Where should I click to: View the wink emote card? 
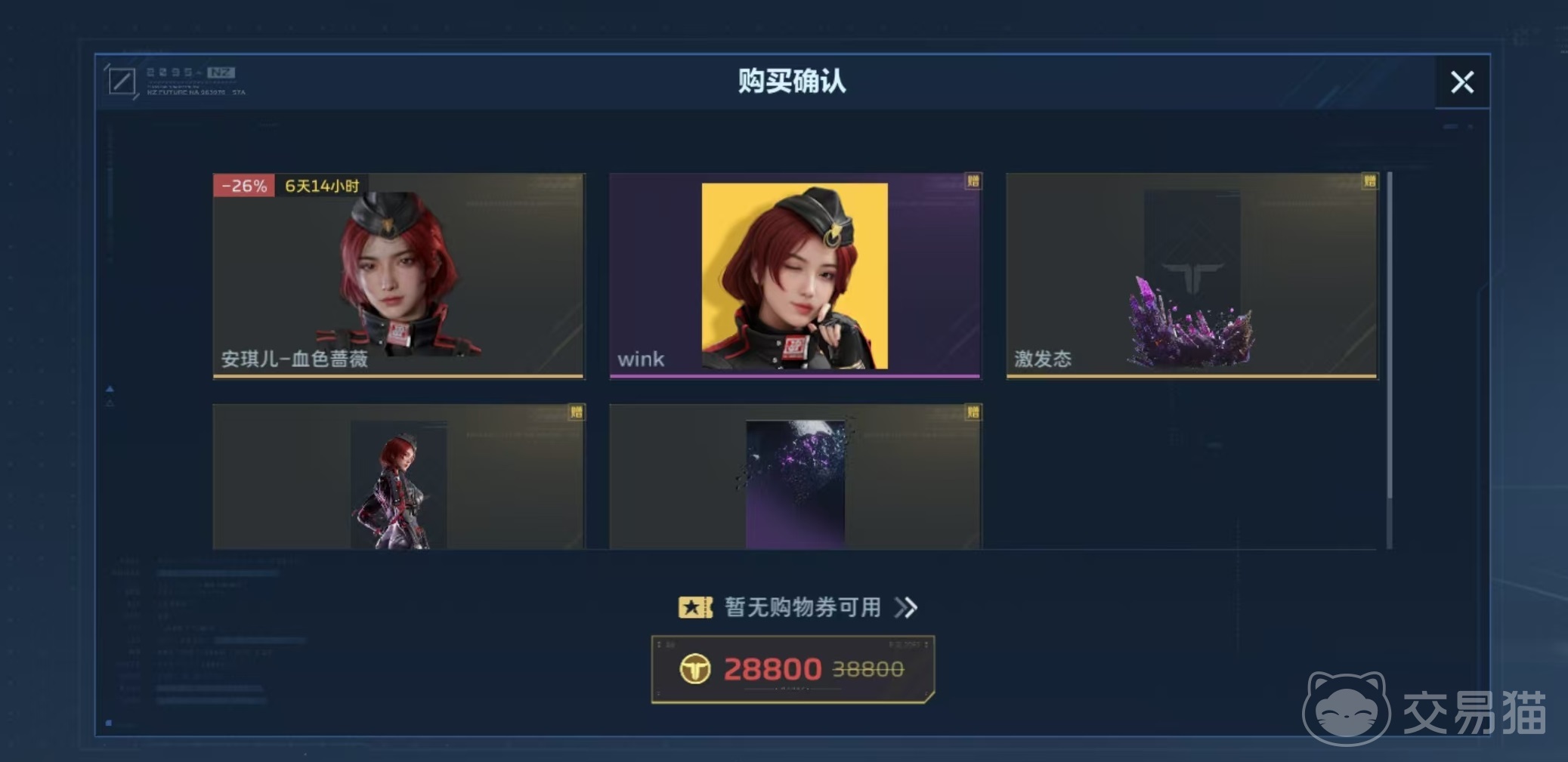point(795,276)
